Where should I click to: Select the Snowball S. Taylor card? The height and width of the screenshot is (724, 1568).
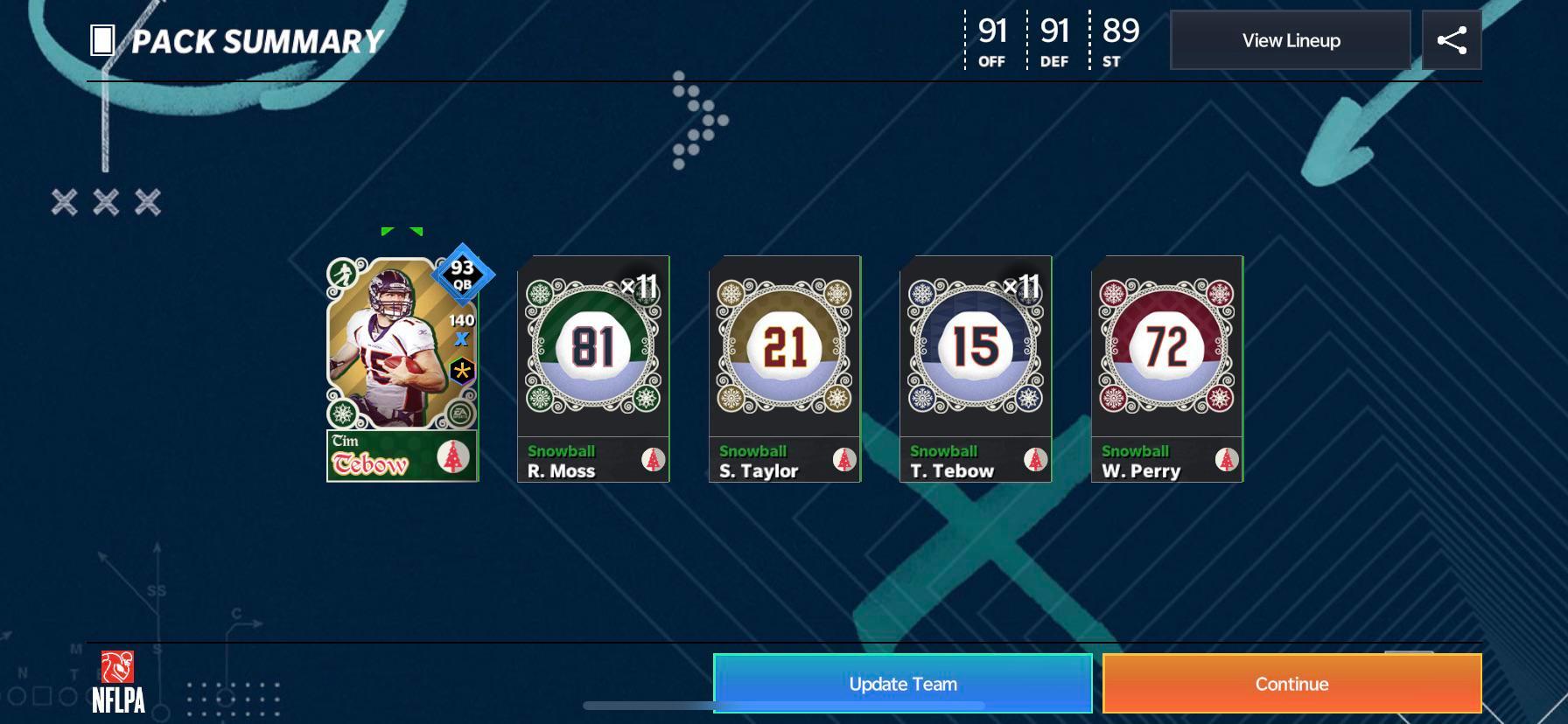click(783, 367)
